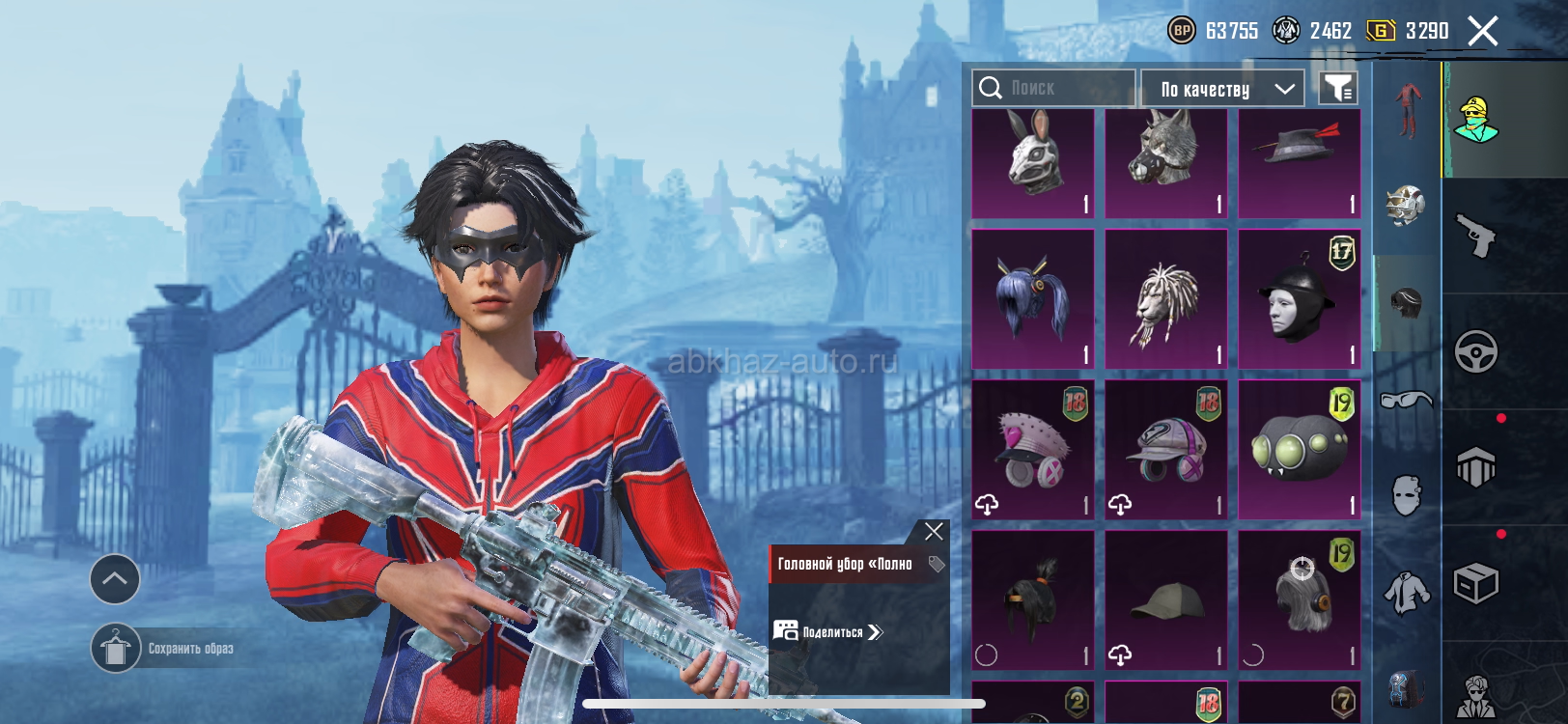
Task: Open the pistol weapons section tab
Action: click(x=1476, y=236)
